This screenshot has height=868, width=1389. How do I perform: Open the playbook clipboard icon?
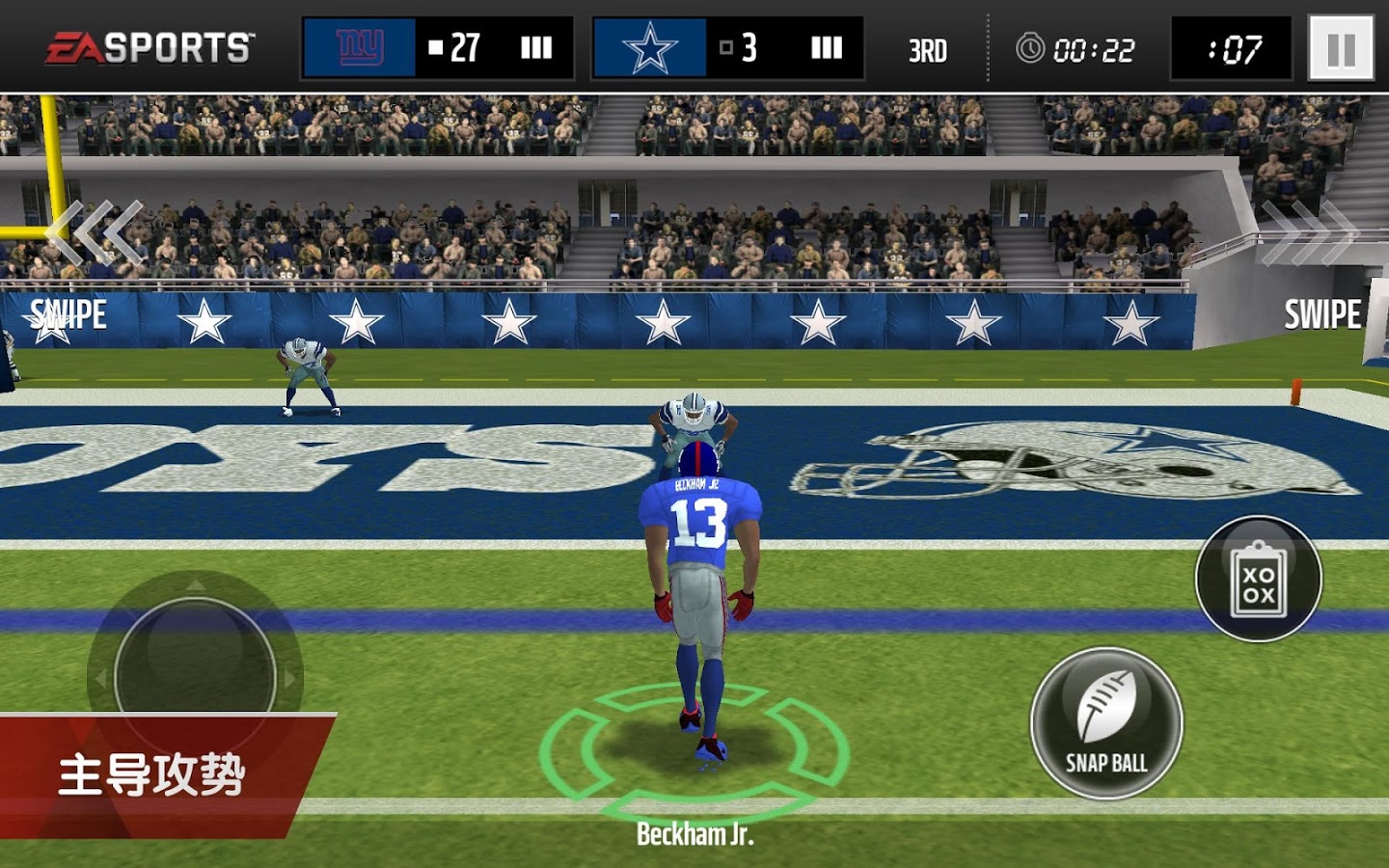(x=1258, y=579)
